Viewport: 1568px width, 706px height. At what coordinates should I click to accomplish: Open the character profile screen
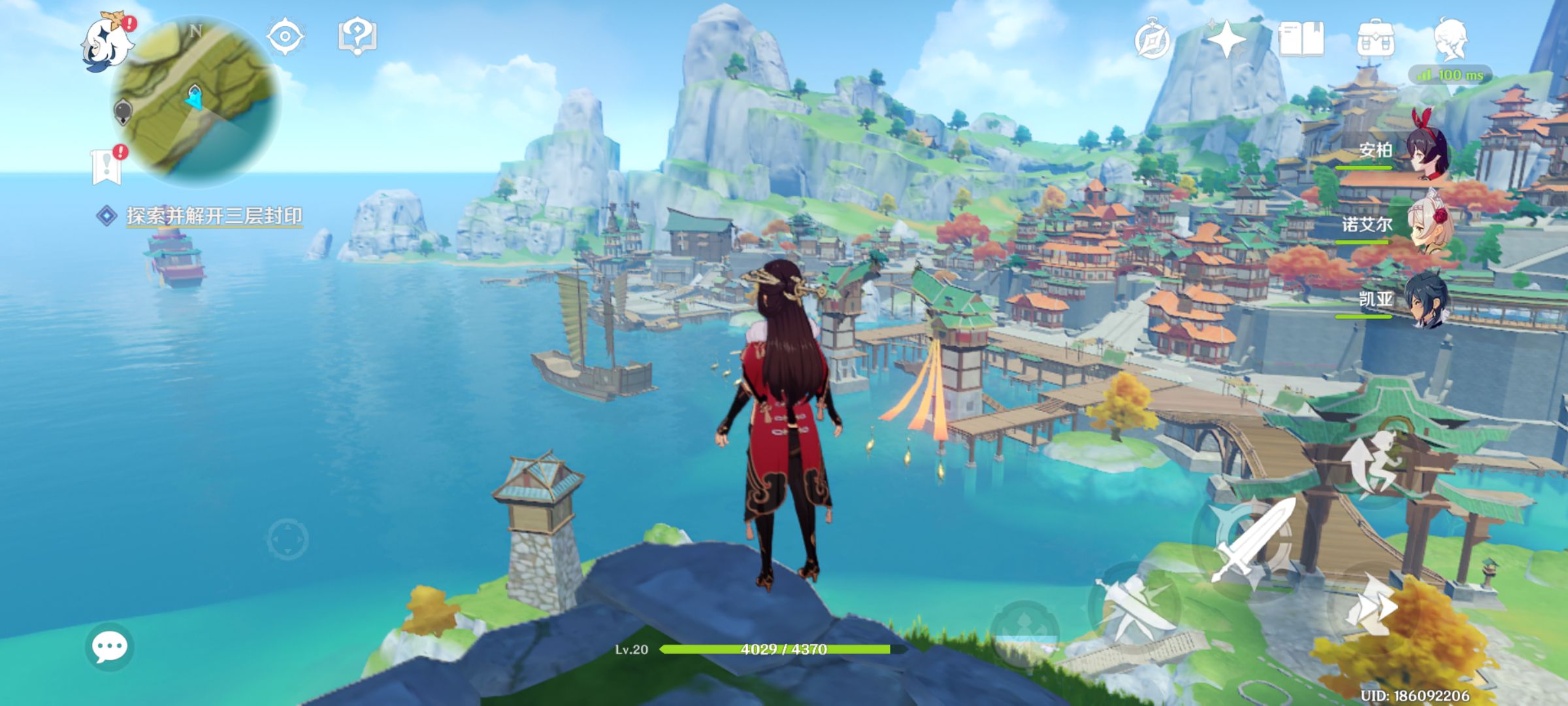coord(1451,39)
